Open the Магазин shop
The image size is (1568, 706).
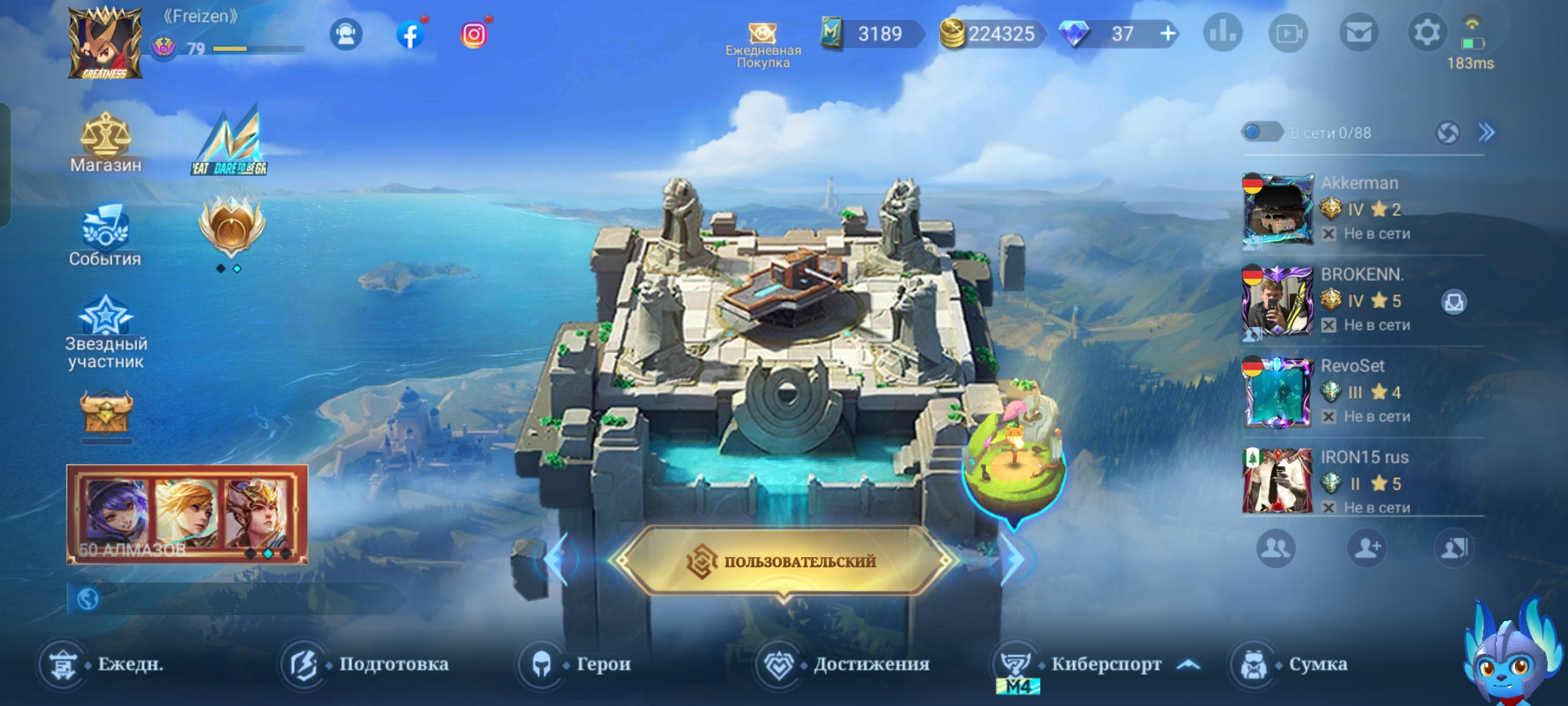point(105,143)
